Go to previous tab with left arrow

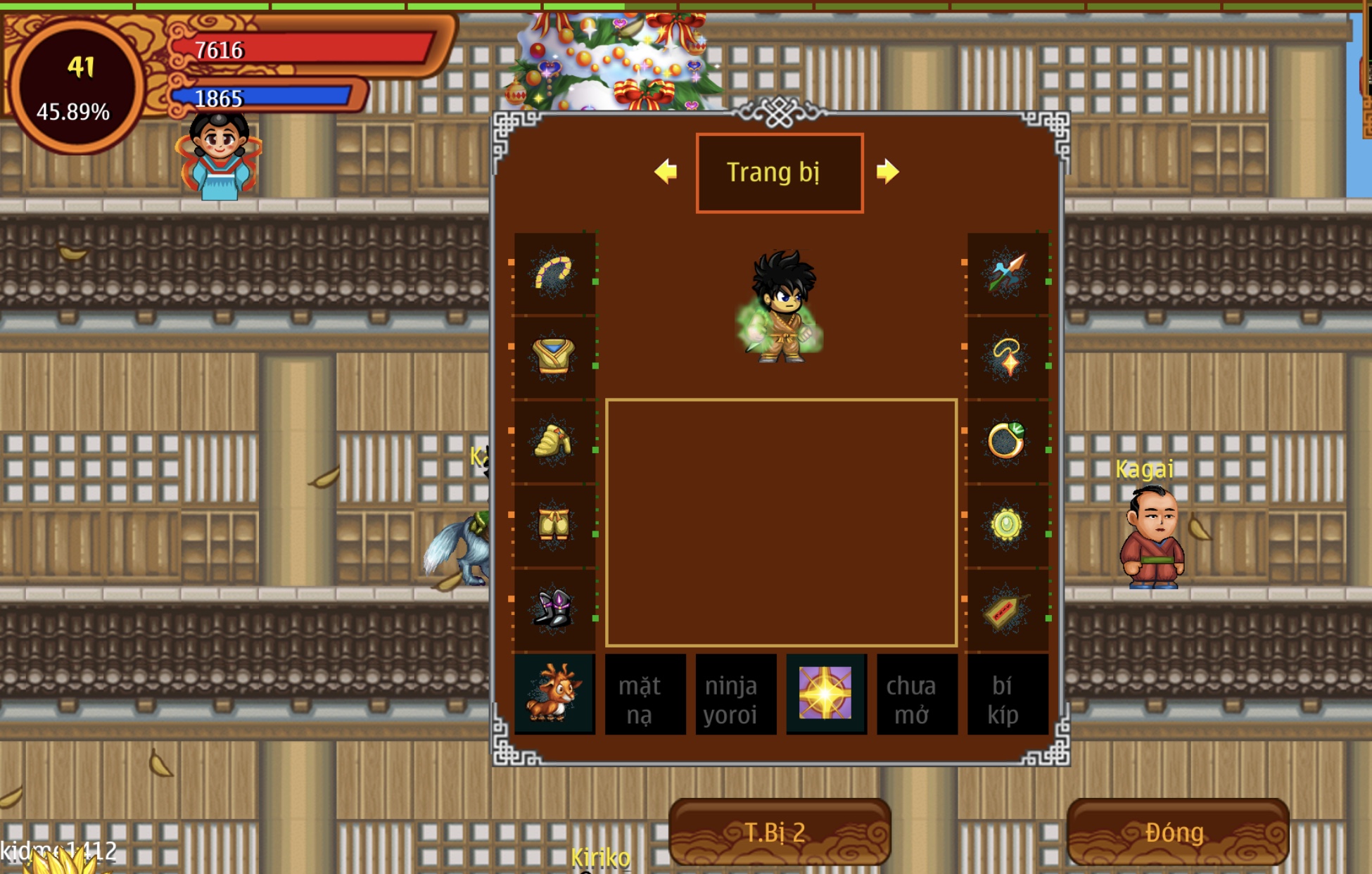tap(666, 172)
